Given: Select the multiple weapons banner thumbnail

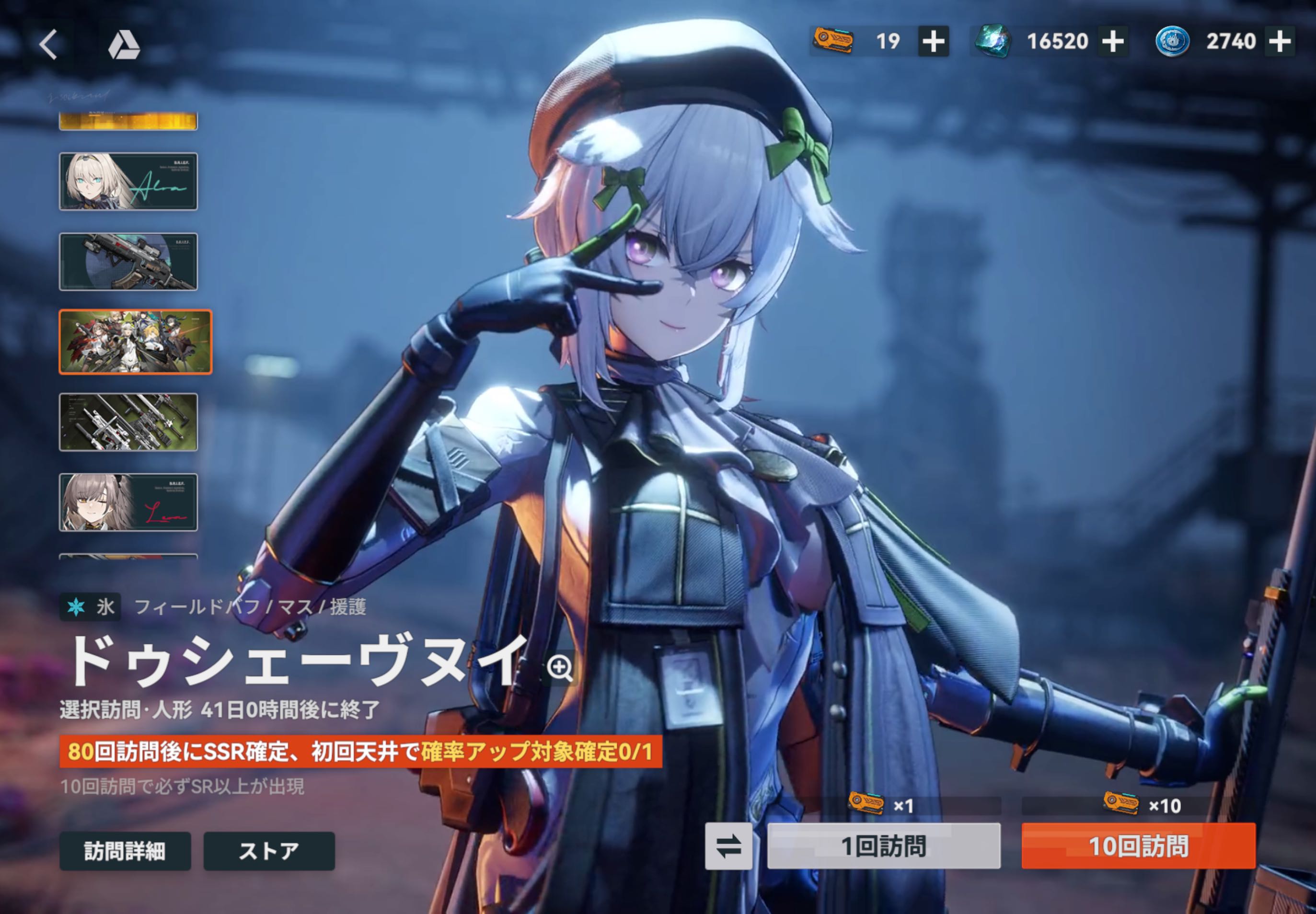Looking at the screenshot, I should (128, 422).
